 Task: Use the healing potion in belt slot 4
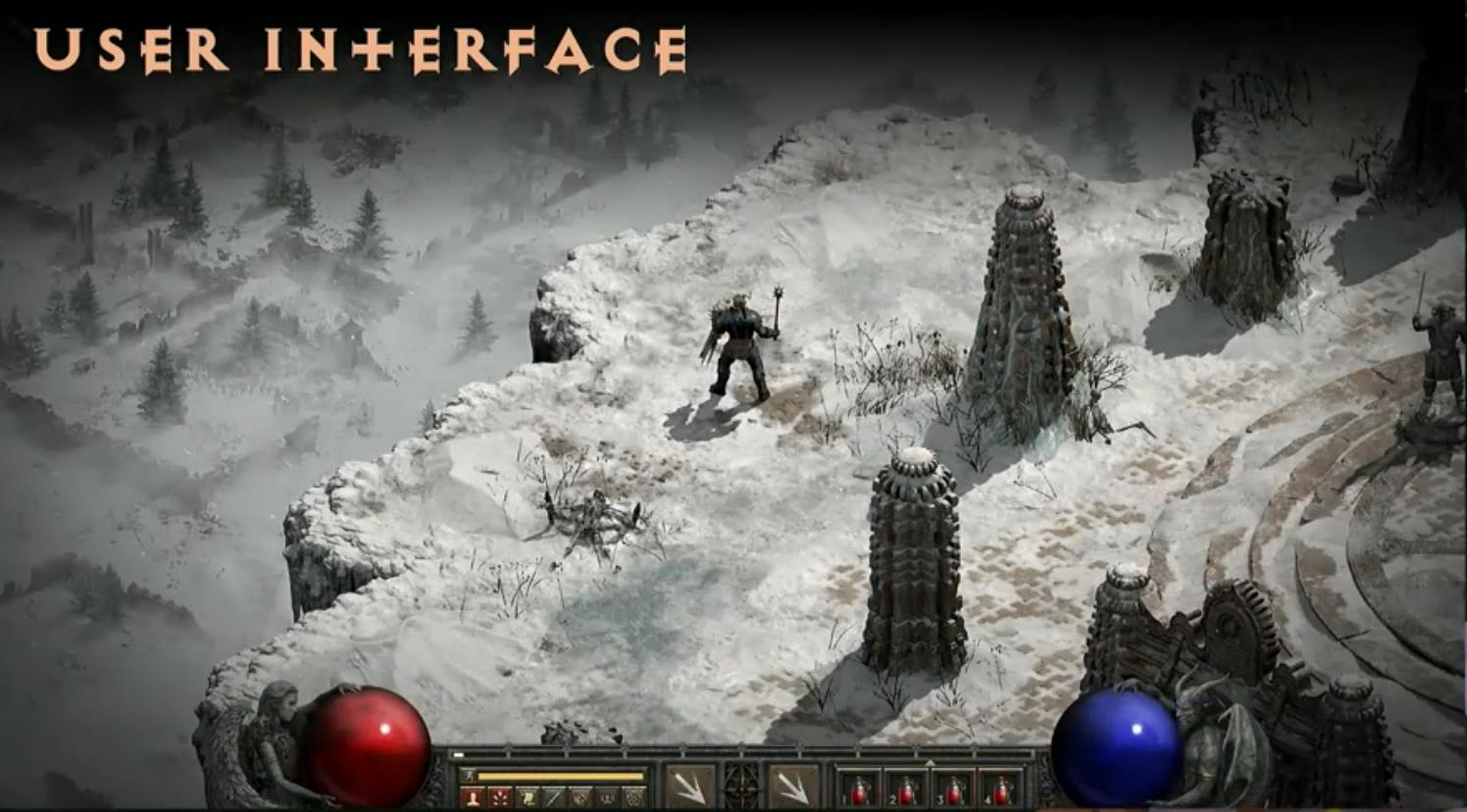1000,790
